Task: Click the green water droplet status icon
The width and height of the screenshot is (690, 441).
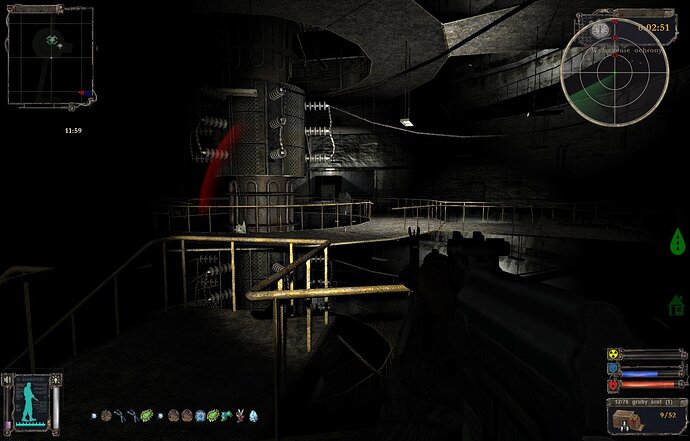Action: point(678,240)
